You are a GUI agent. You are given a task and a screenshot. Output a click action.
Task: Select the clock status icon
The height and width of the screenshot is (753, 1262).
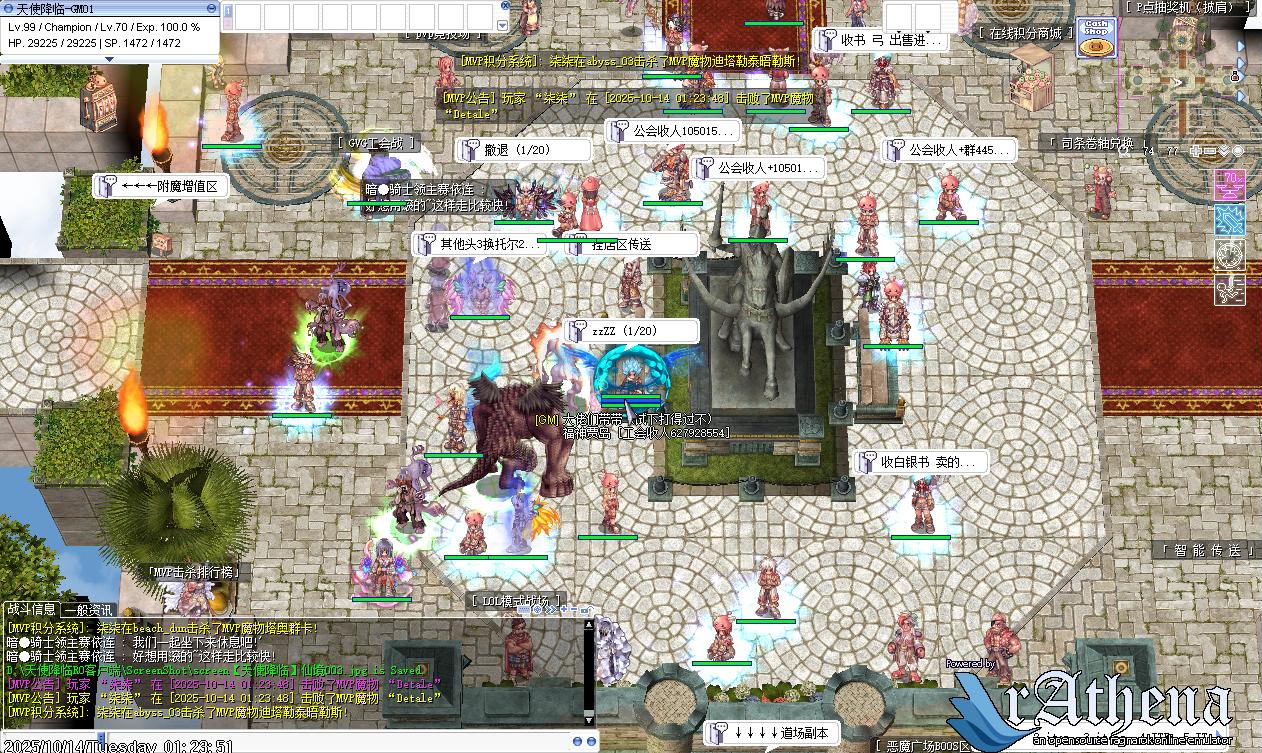tap(1229, 254)
